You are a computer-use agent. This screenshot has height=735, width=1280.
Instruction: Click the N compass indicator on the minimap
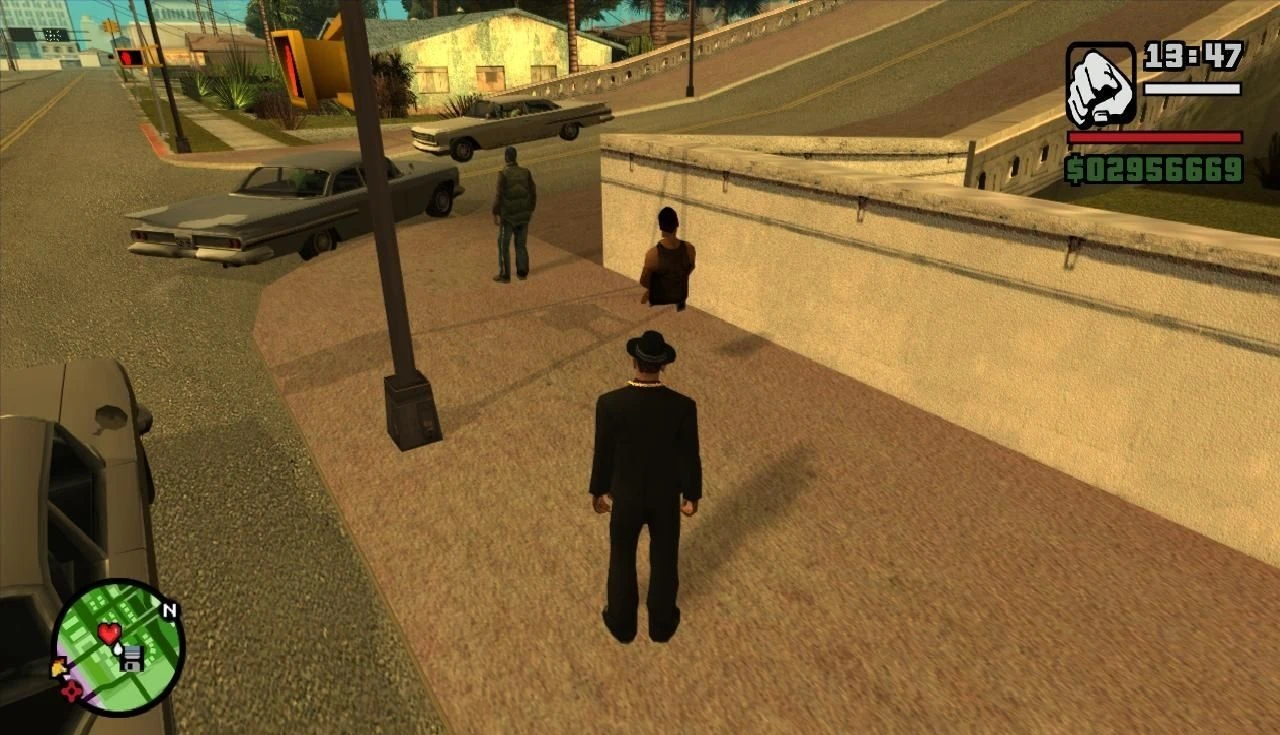pos(170,609)
